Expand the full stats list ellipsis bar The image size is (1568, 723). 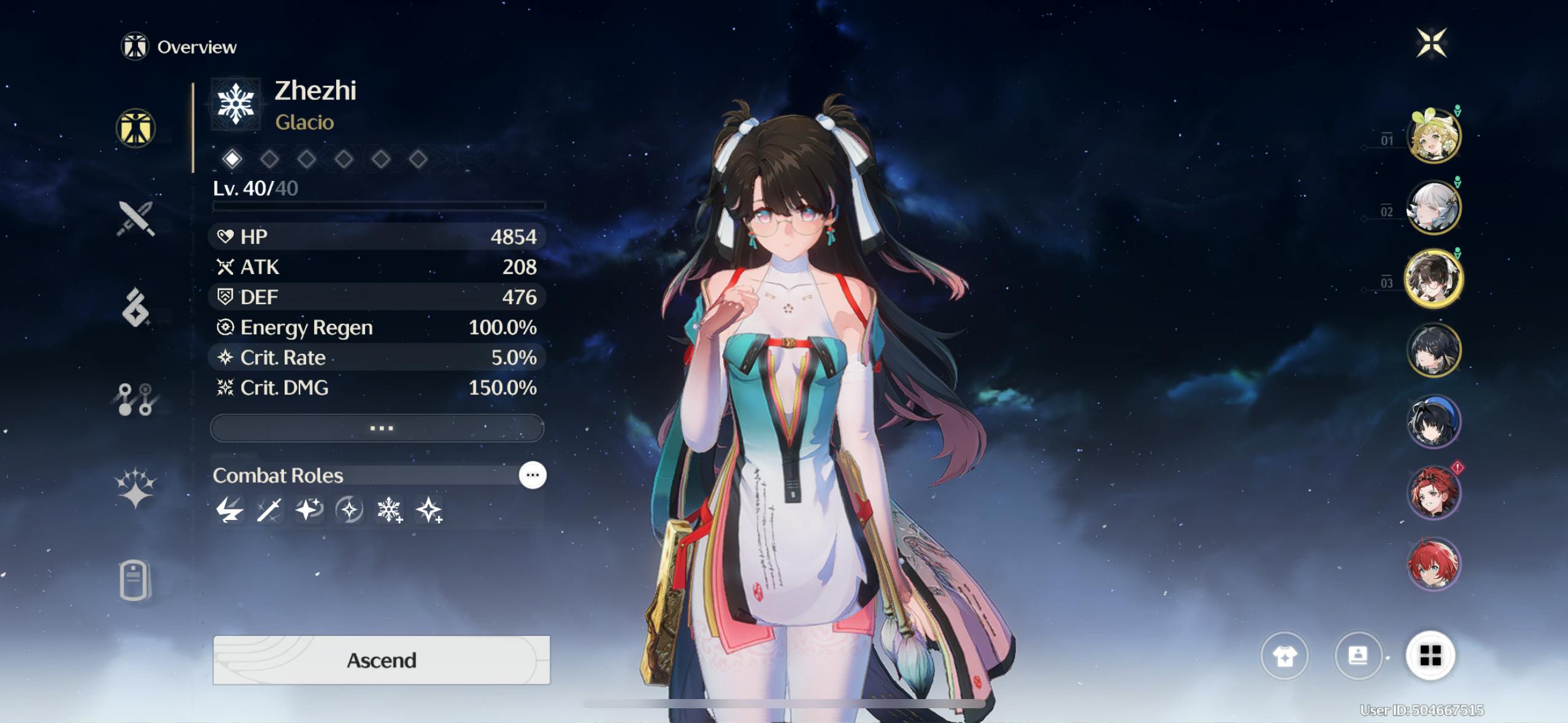[x=377, y=428]
